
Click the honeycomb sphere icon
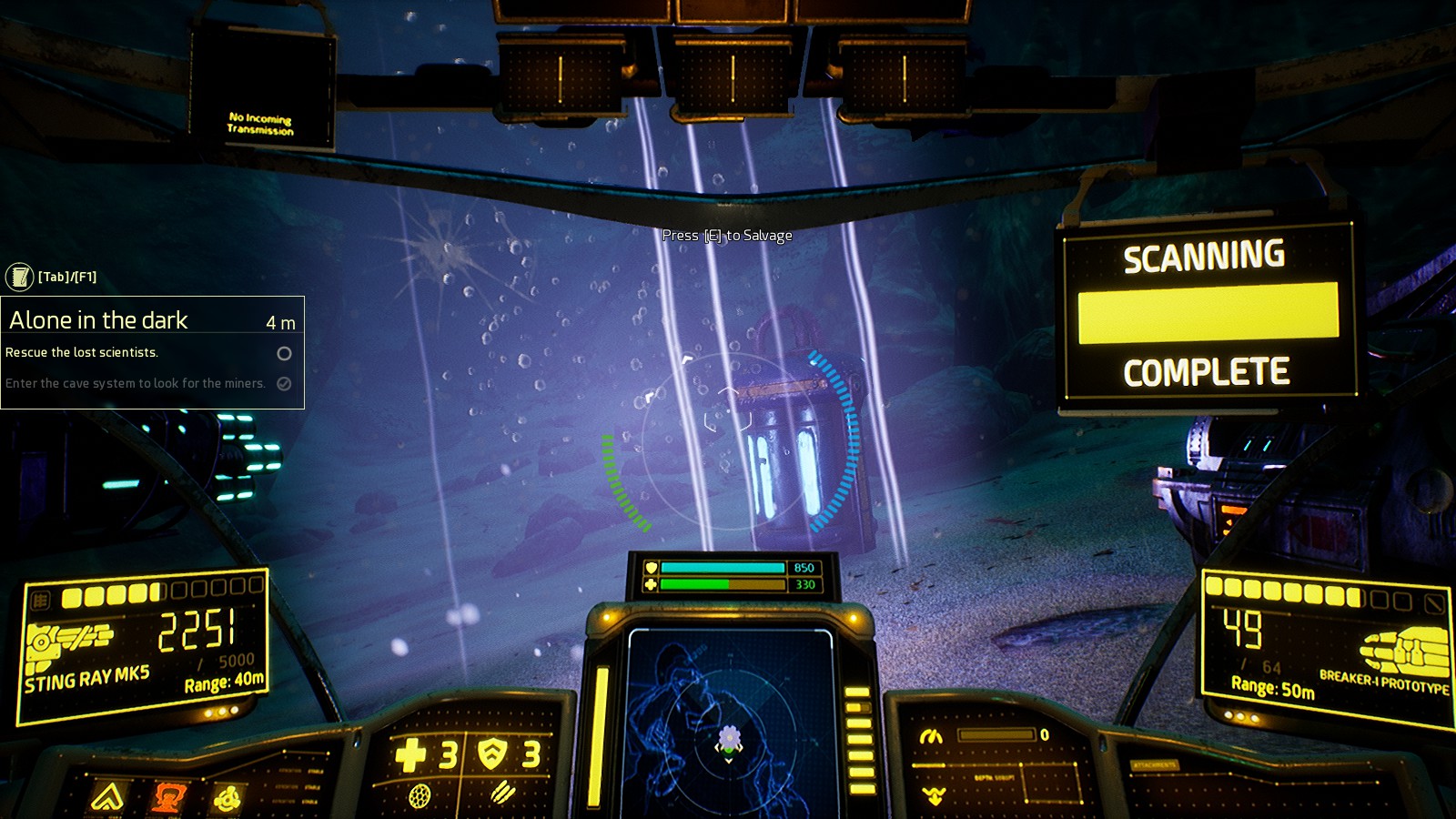pyautogui.click(x=420, y=796)
